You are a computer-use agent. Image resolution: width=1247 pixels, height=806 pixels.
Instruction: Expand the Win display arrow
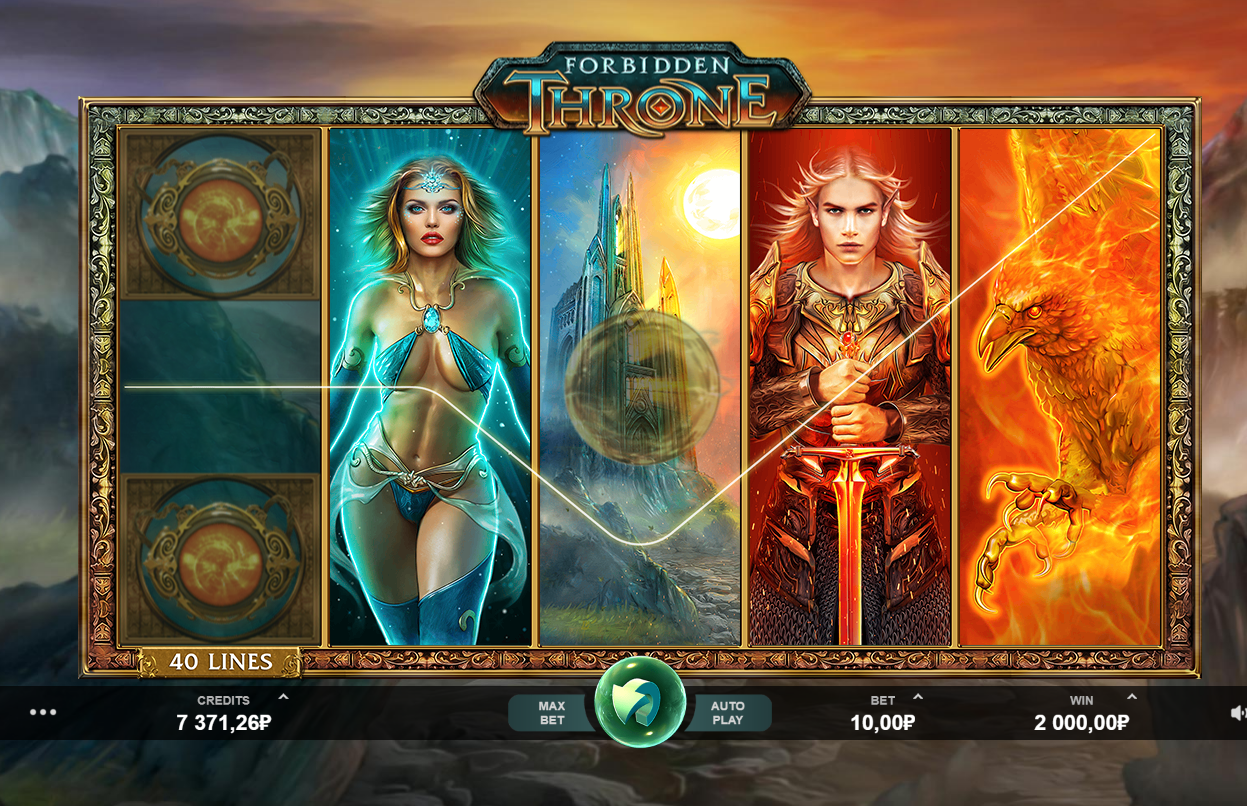pos(1132,697)
